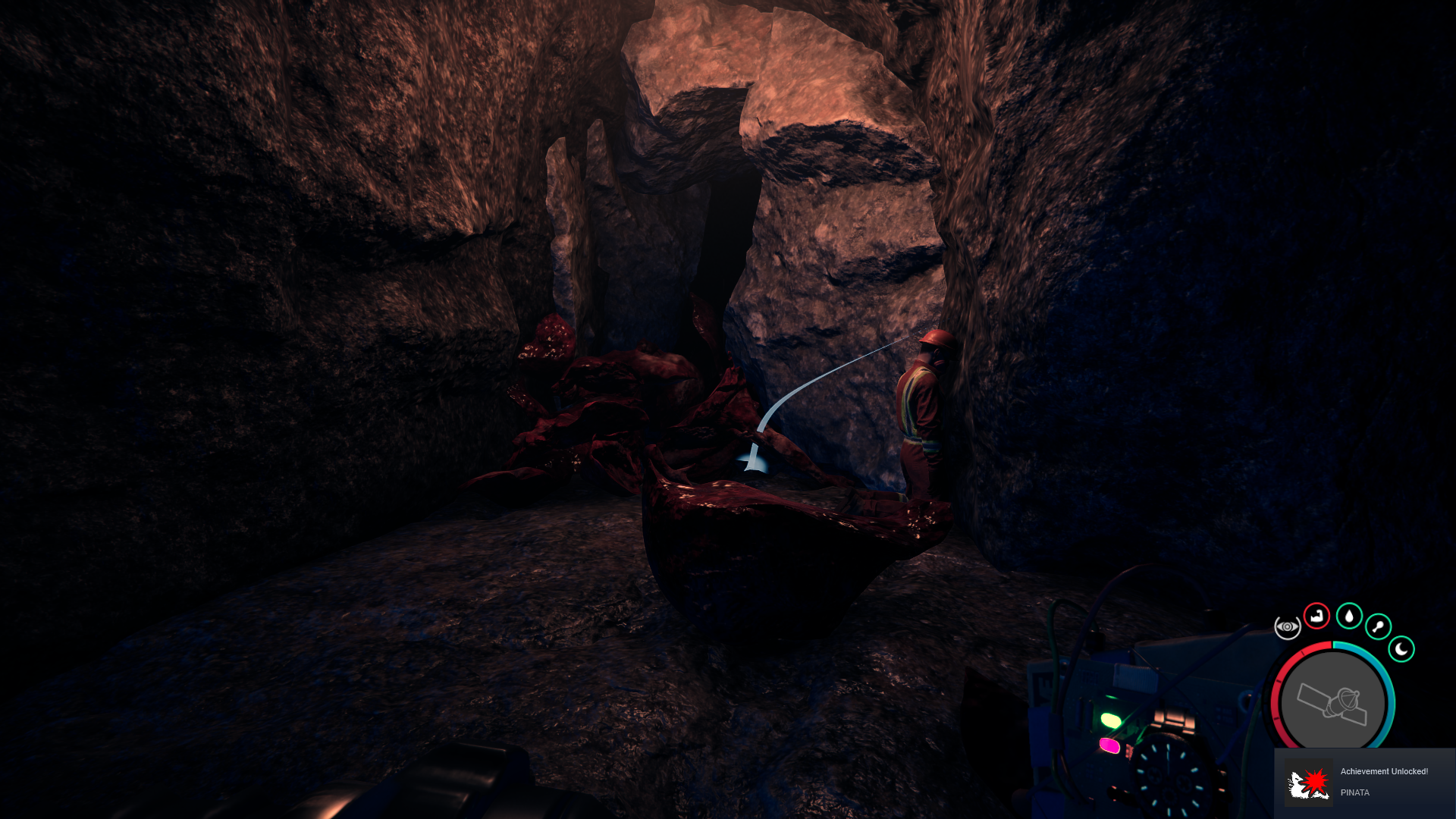Click the eye stealth visibility icon
1456x819 pixels.
[1287, 627]
